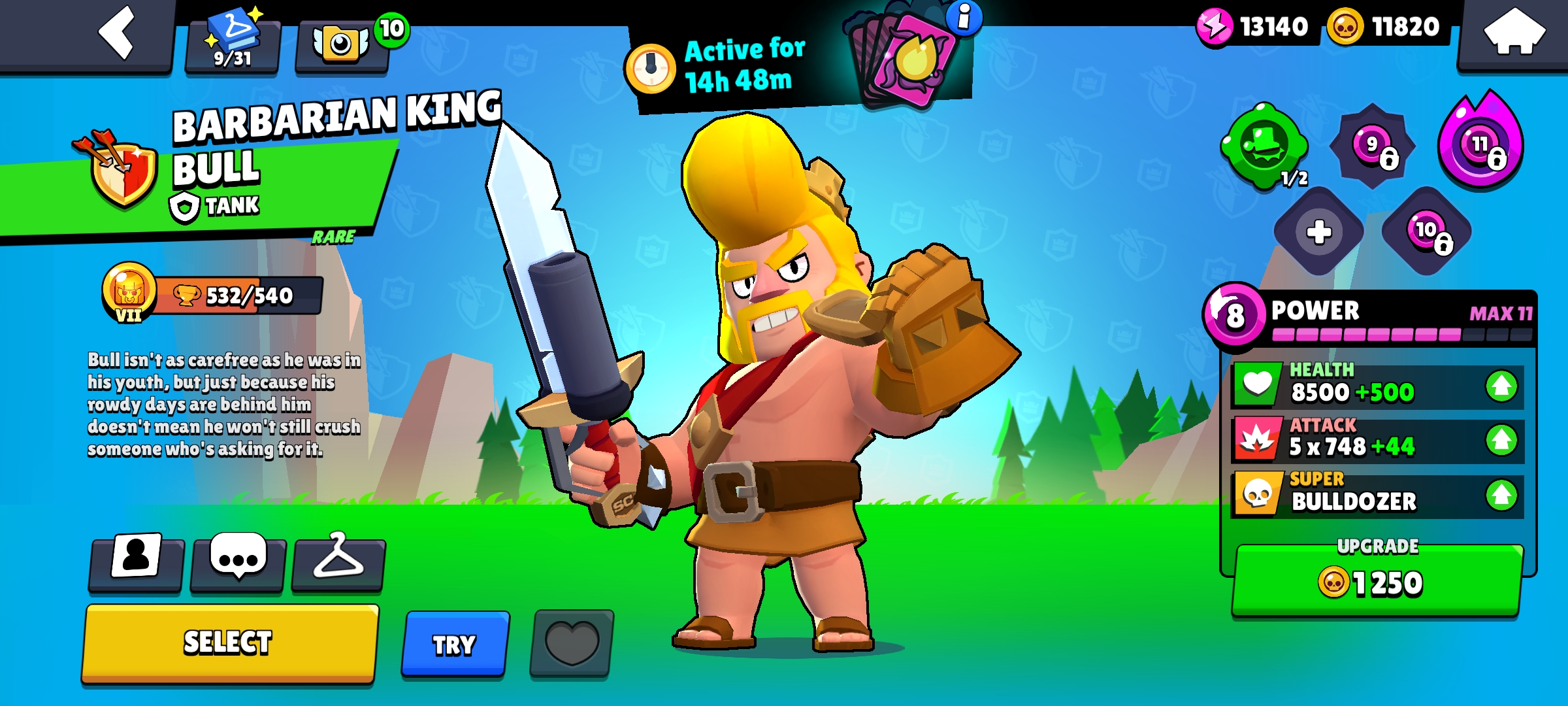Show the Attack upgrade details arrow

(1501, 440)
